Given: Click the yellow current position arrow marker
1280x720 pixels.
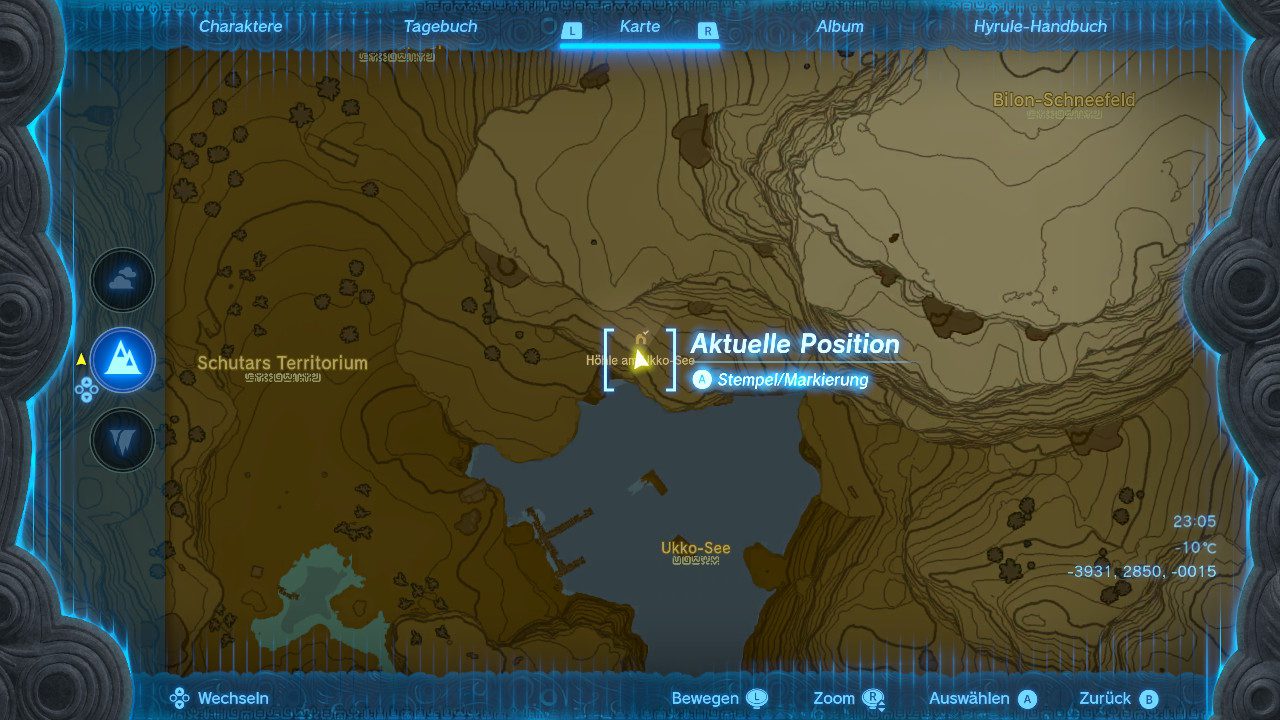Looking at the screenshot, I should click(640, 357).
